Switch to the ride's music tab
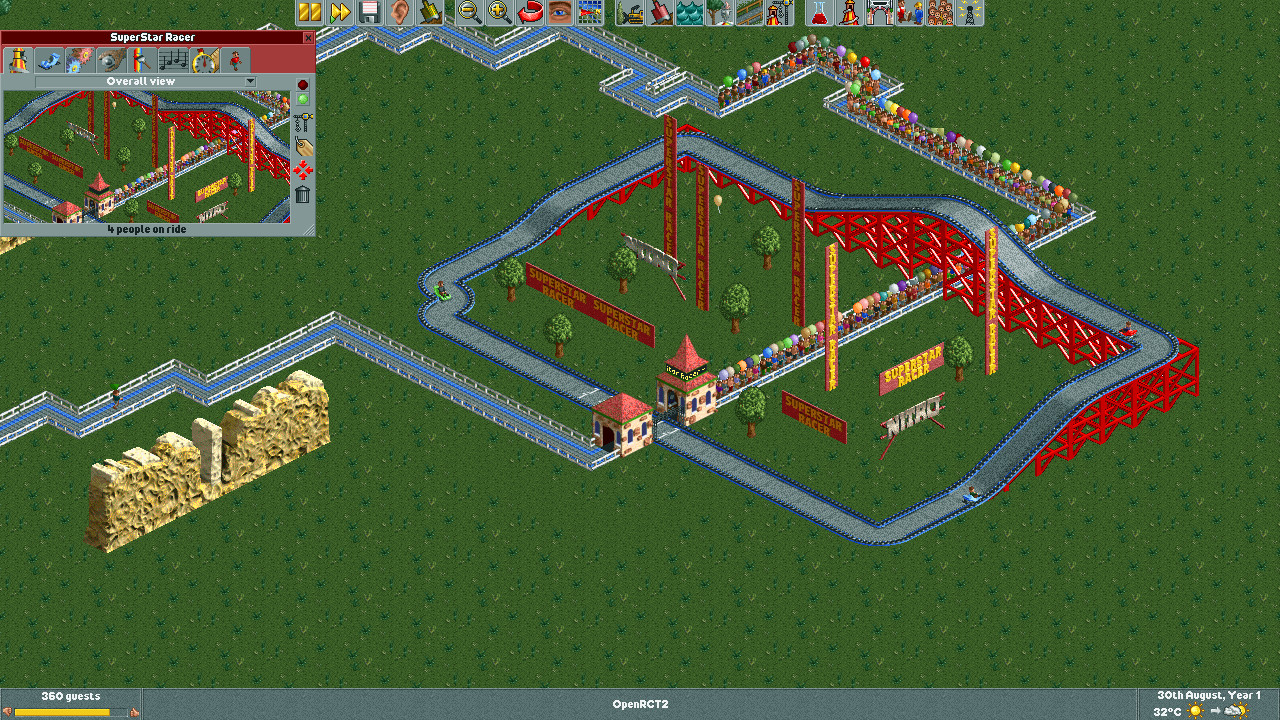 173,59
